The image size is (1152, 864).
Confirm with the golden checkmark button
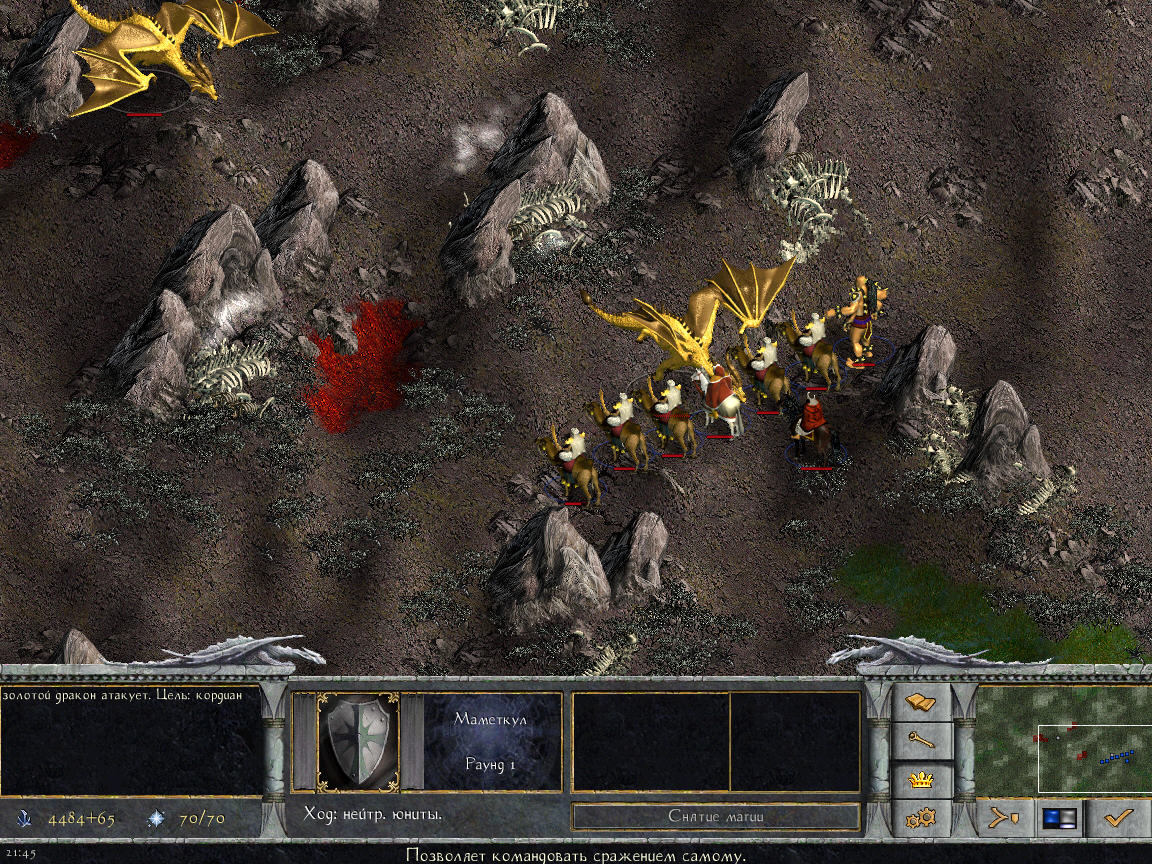(1118, 818)
